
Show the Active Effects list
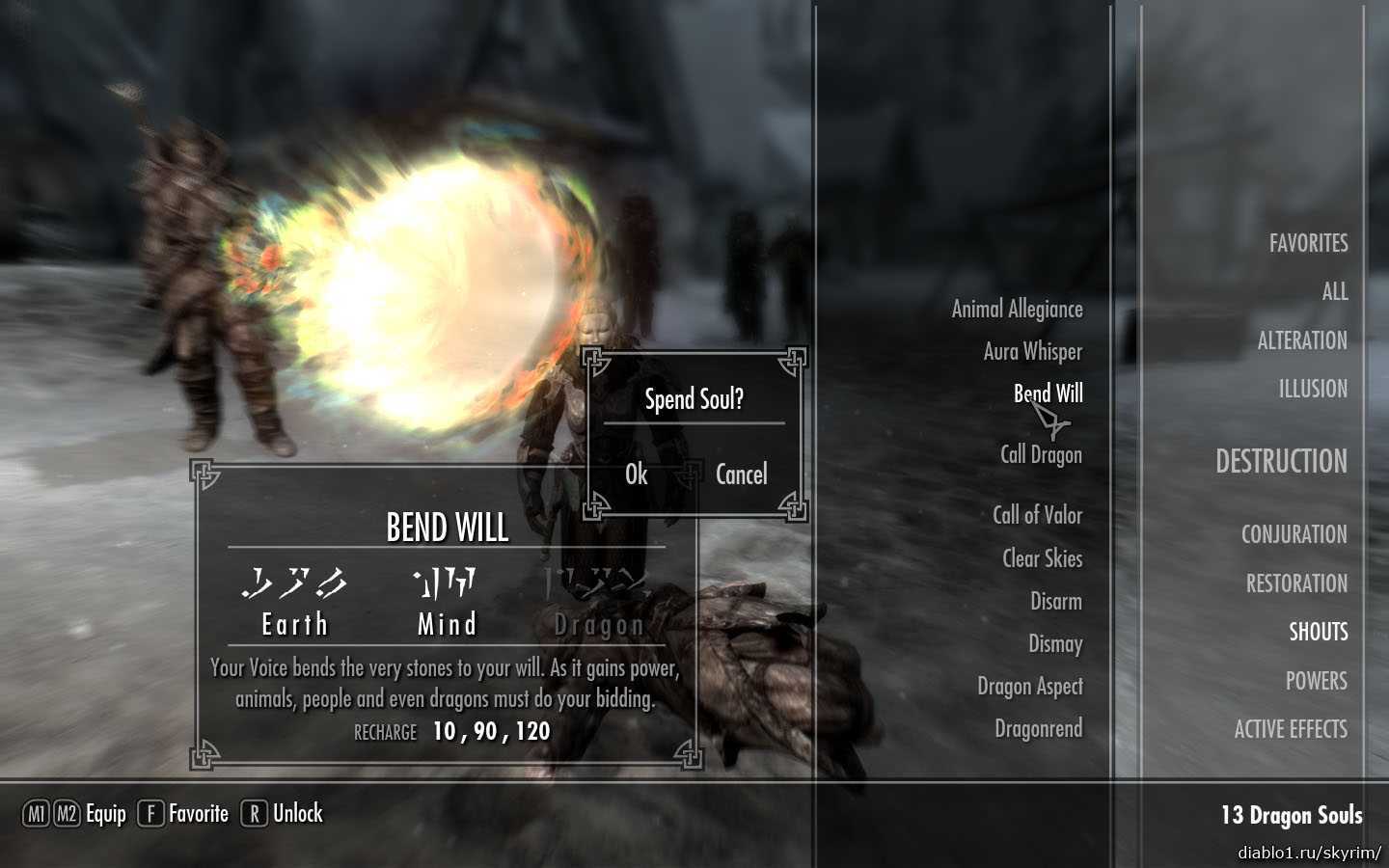click(1291, 729)
